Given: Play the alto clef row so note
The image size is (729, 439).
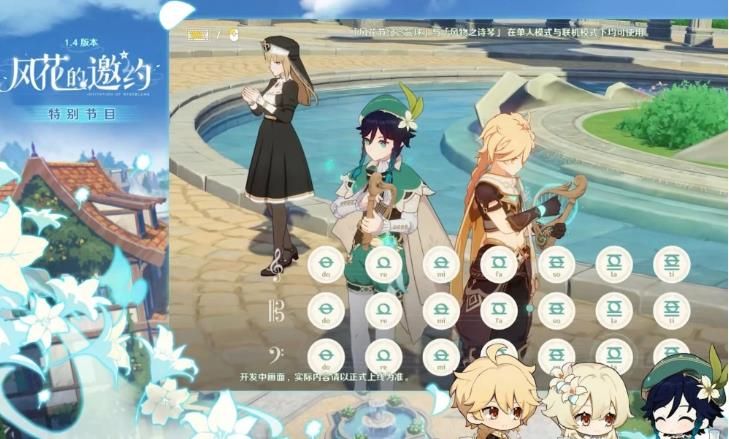Looking at the screenshot, I should [556, 311].
